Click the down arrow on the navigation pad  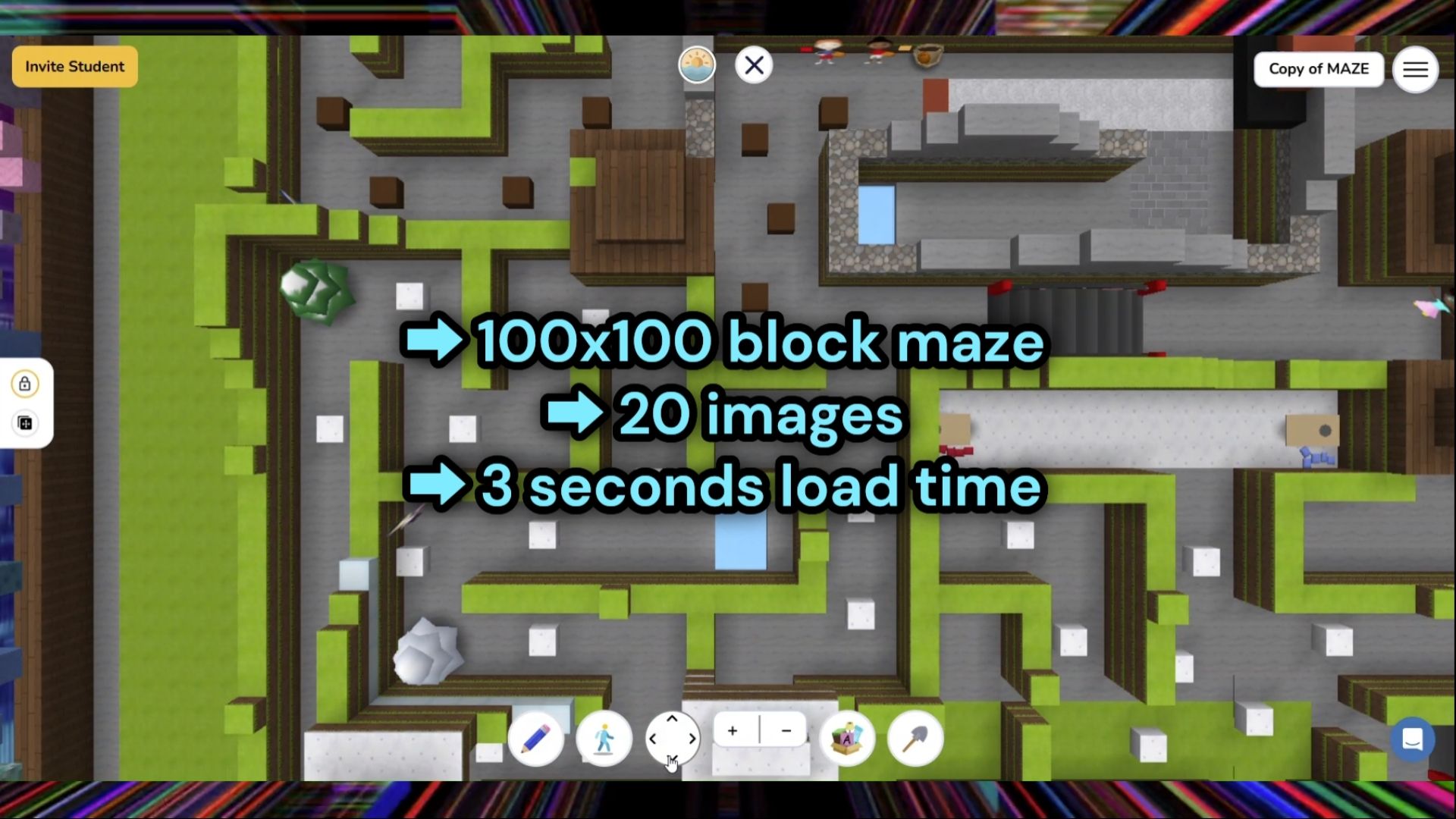tap(672, 758)
